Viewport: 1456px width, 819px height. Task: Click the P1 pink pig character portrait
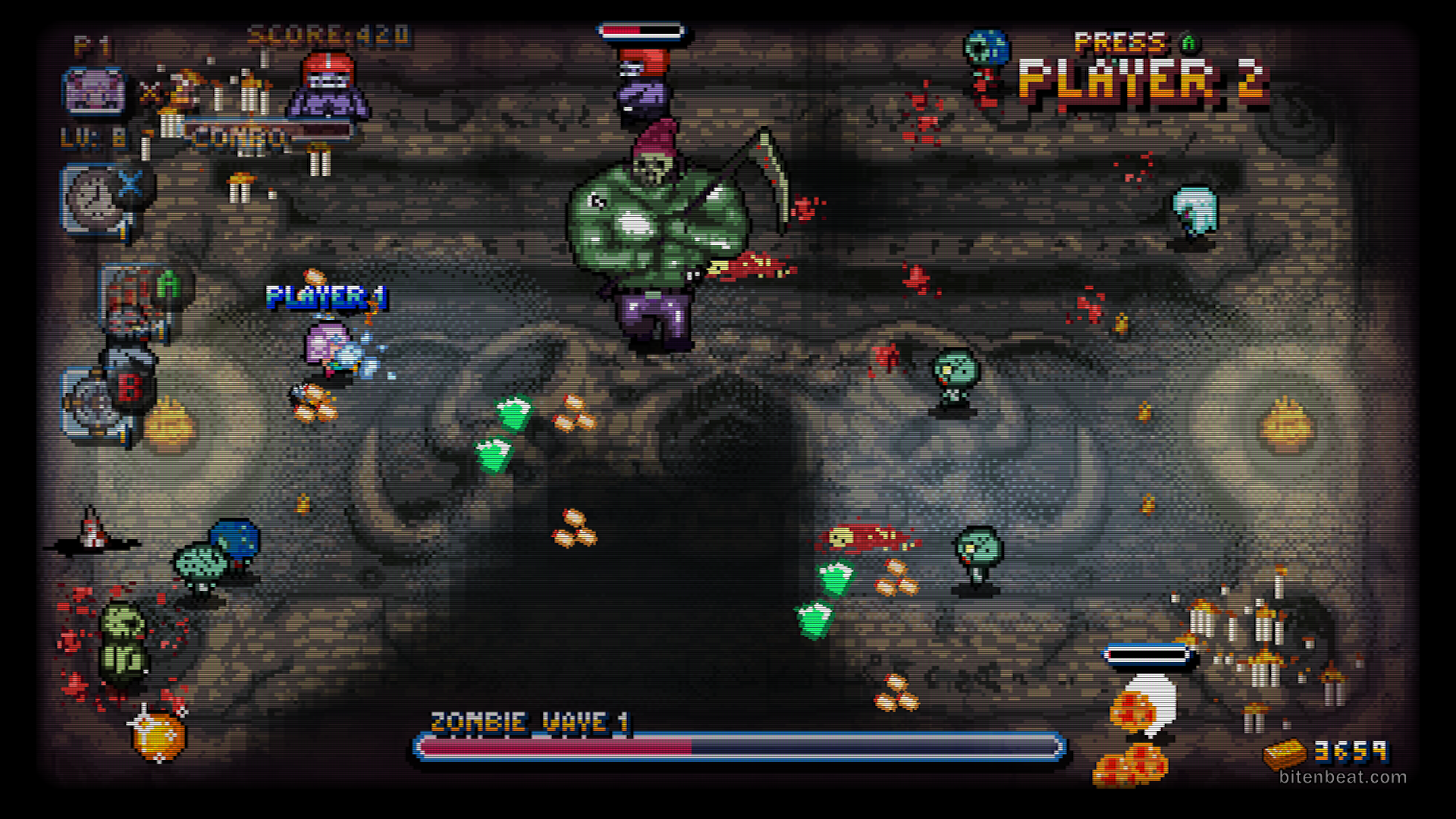(x=95, y=92)
